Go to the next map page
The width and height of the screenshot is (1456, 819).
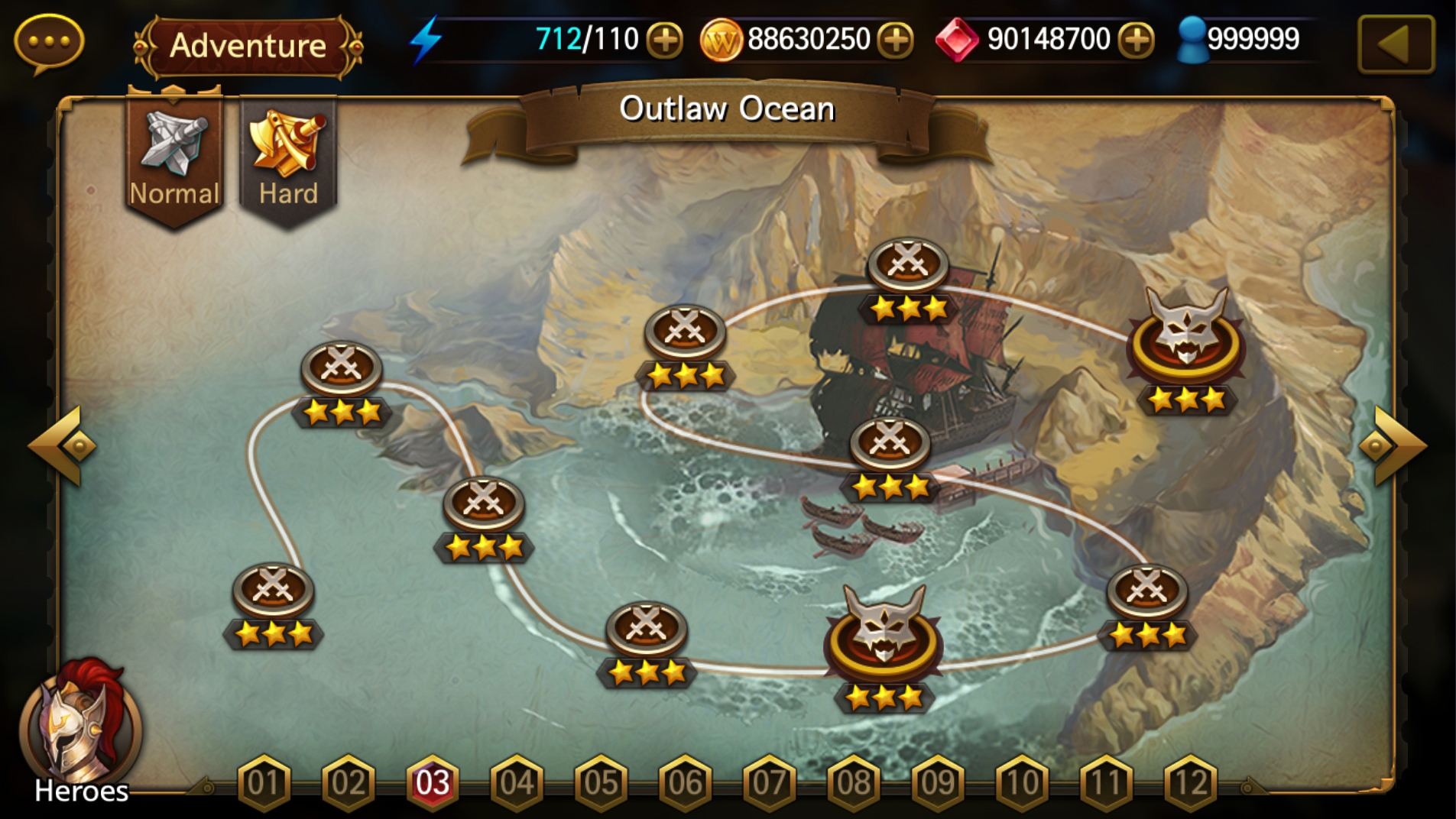[x=1393, y=446]
